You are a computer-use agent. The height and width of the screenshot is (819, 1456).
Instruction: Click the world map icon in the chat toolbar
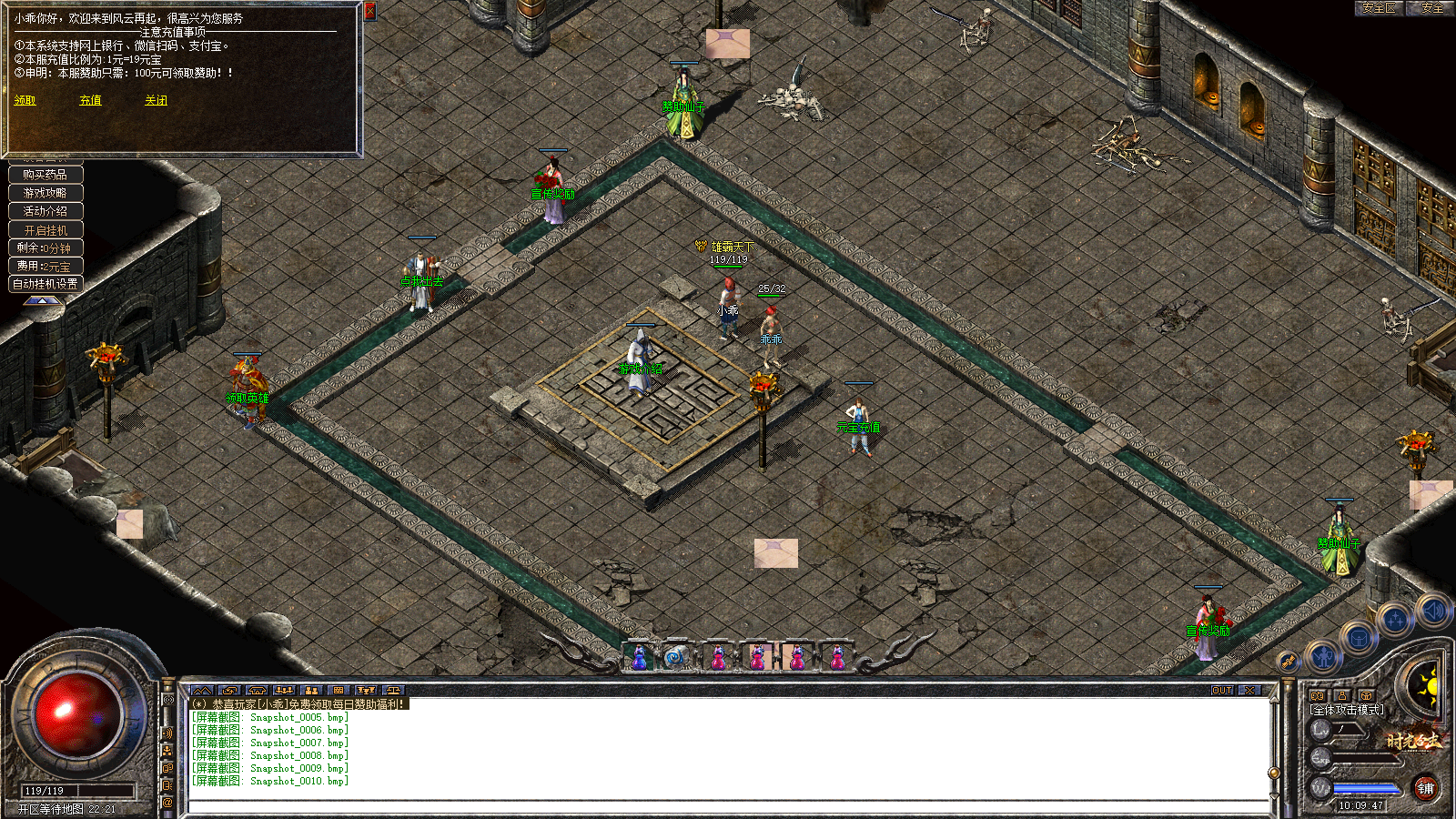[x=202, y=690]
